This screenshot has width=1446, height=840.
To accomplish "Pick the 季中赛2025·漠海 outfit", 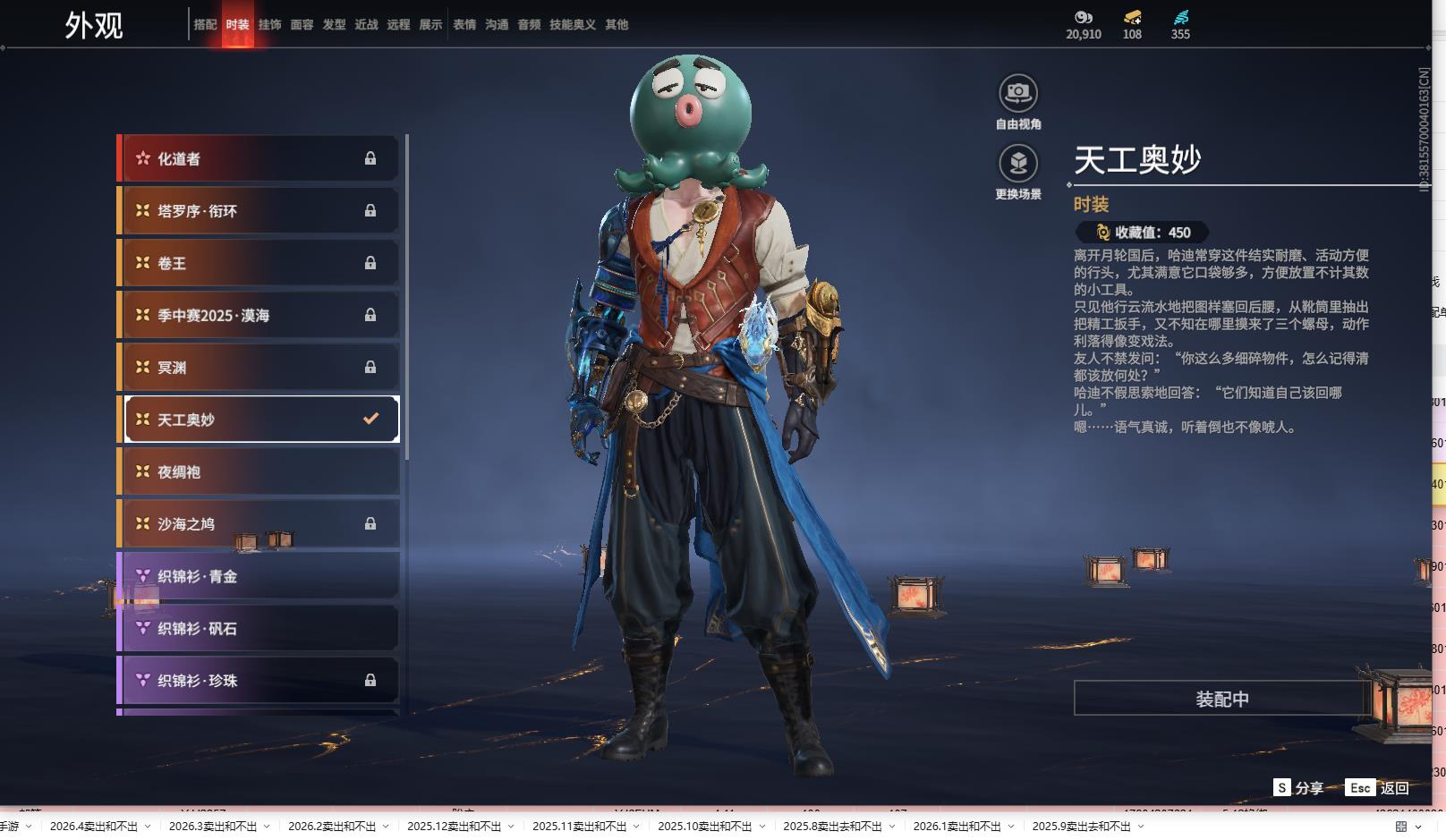I will [258, 316].
